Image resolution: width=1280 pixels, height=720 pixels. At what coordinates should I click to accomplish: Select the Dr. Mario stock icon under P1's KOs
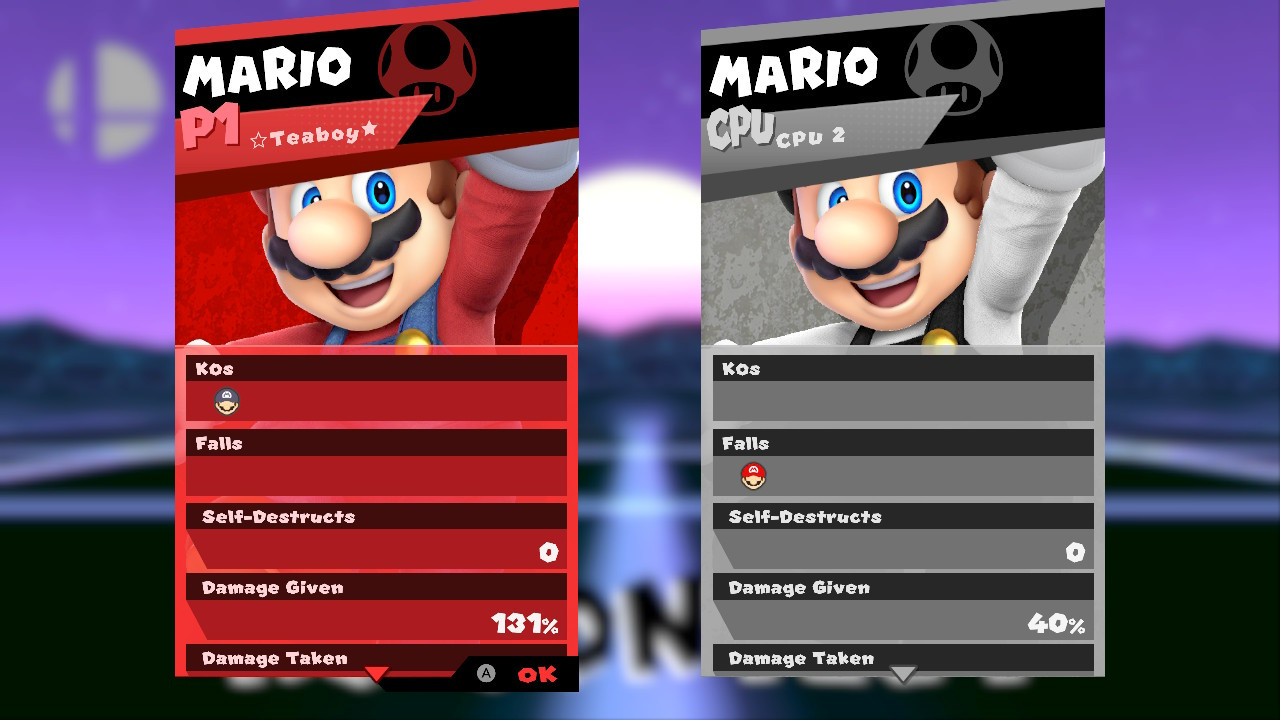pos(225,403)
